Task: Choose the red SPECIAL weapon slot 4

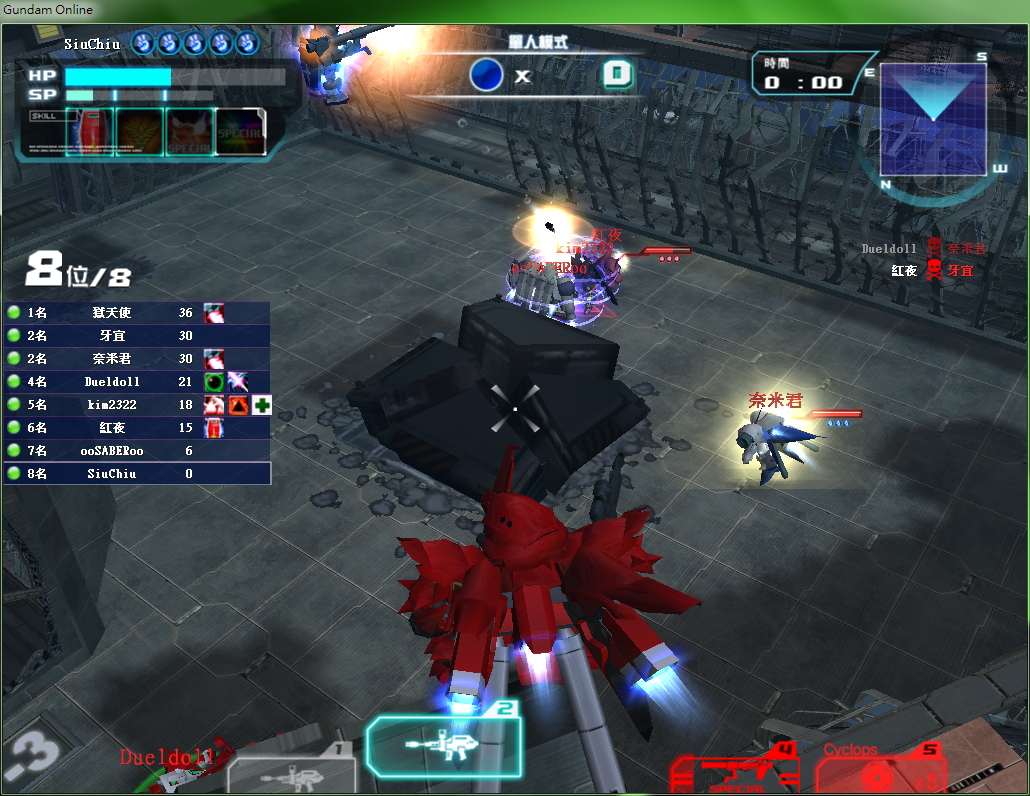Action: 734,773
